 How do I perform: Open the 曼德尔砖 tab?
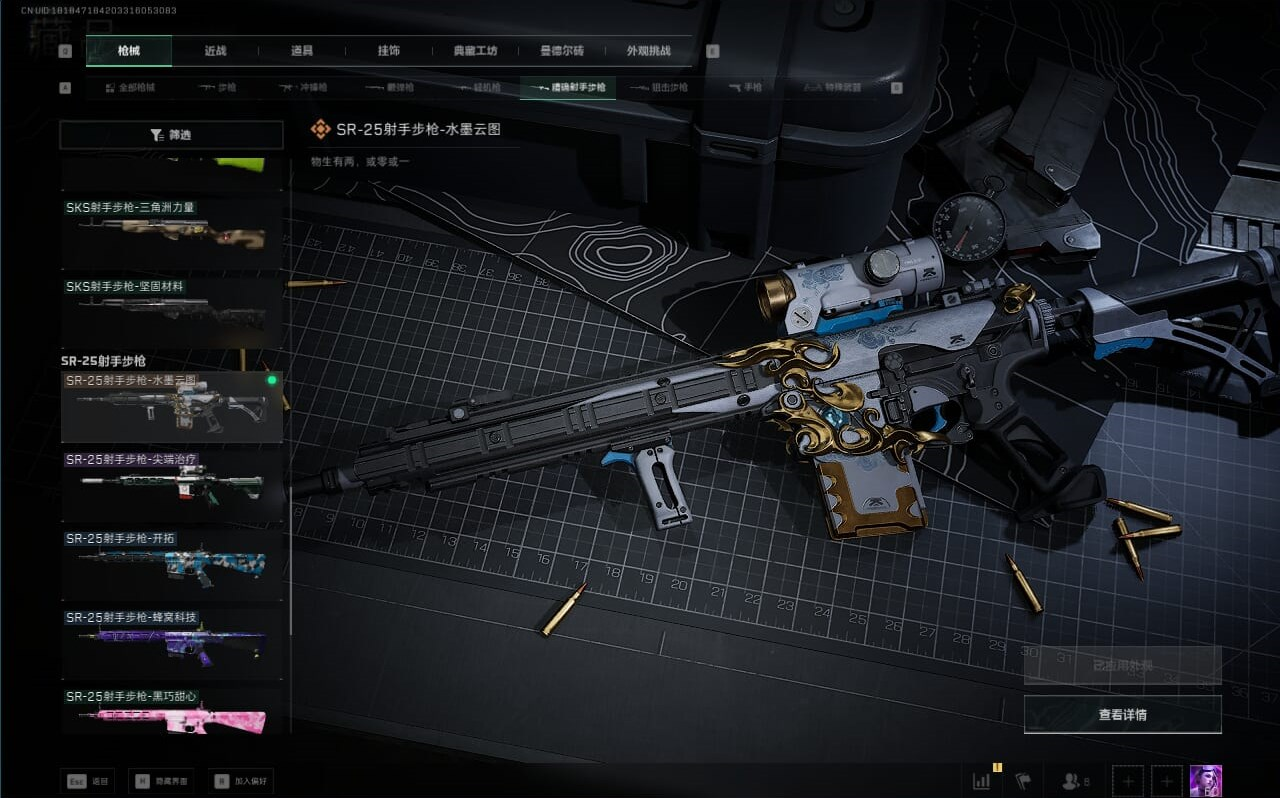561,51
